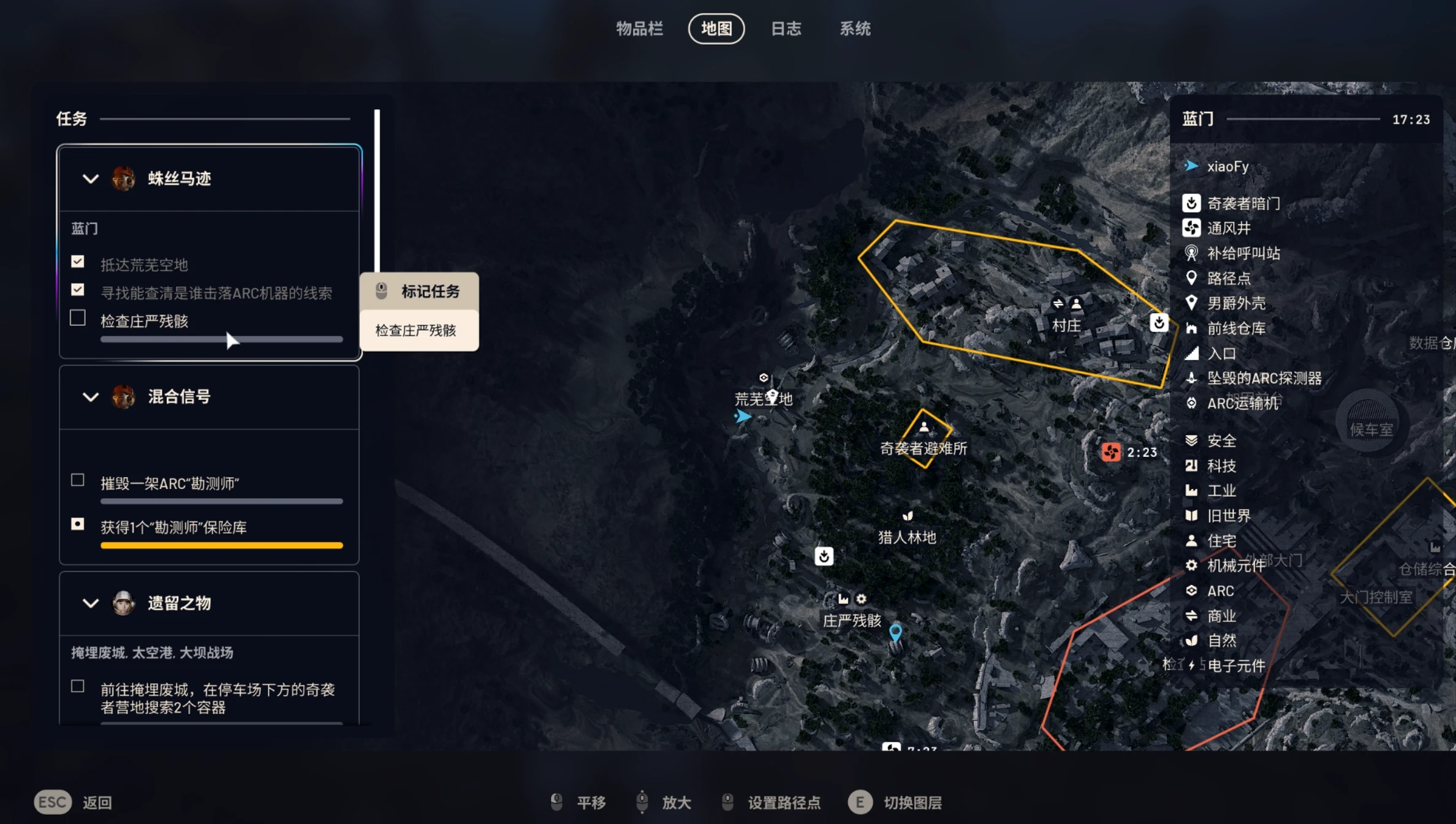Click the 补给呼叫站 icon in the legend
This screenshot has height=824, width=1456.
pyautogui.click(x=1191, y=254)
